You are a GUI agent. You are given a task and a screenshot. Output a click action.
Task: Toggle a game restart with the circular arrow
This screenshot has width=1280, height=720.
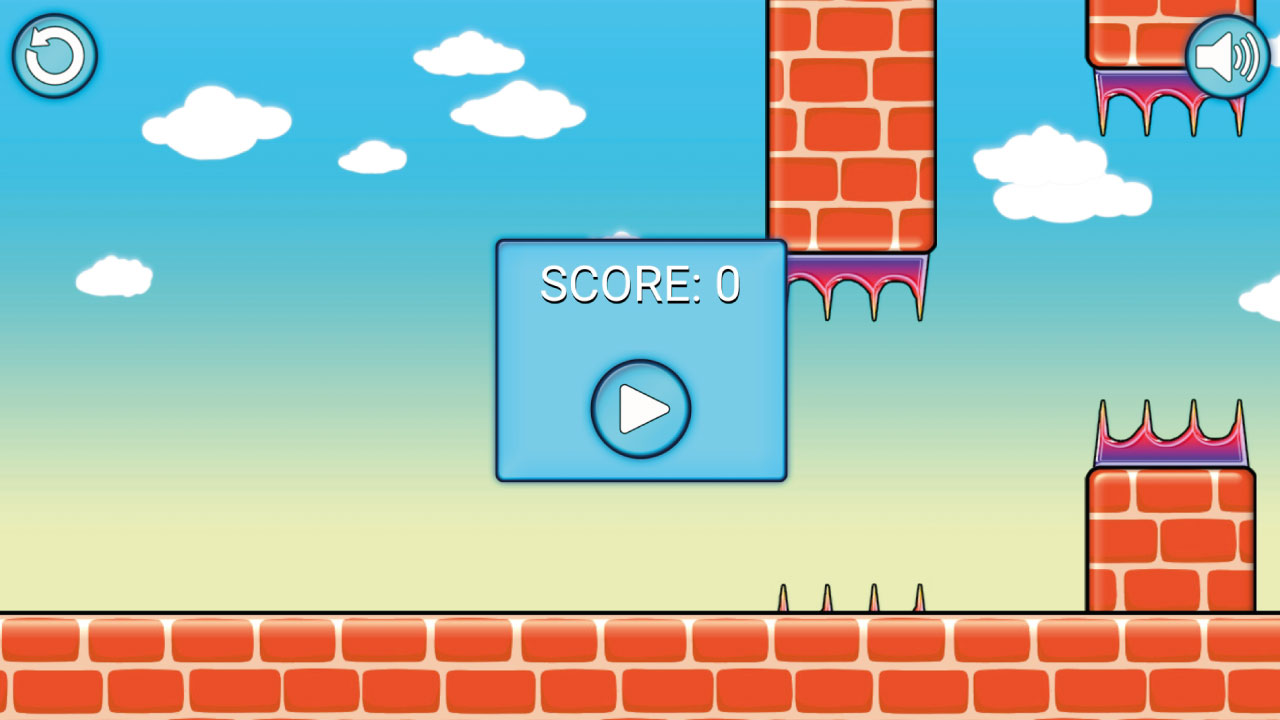pos(55,56)
